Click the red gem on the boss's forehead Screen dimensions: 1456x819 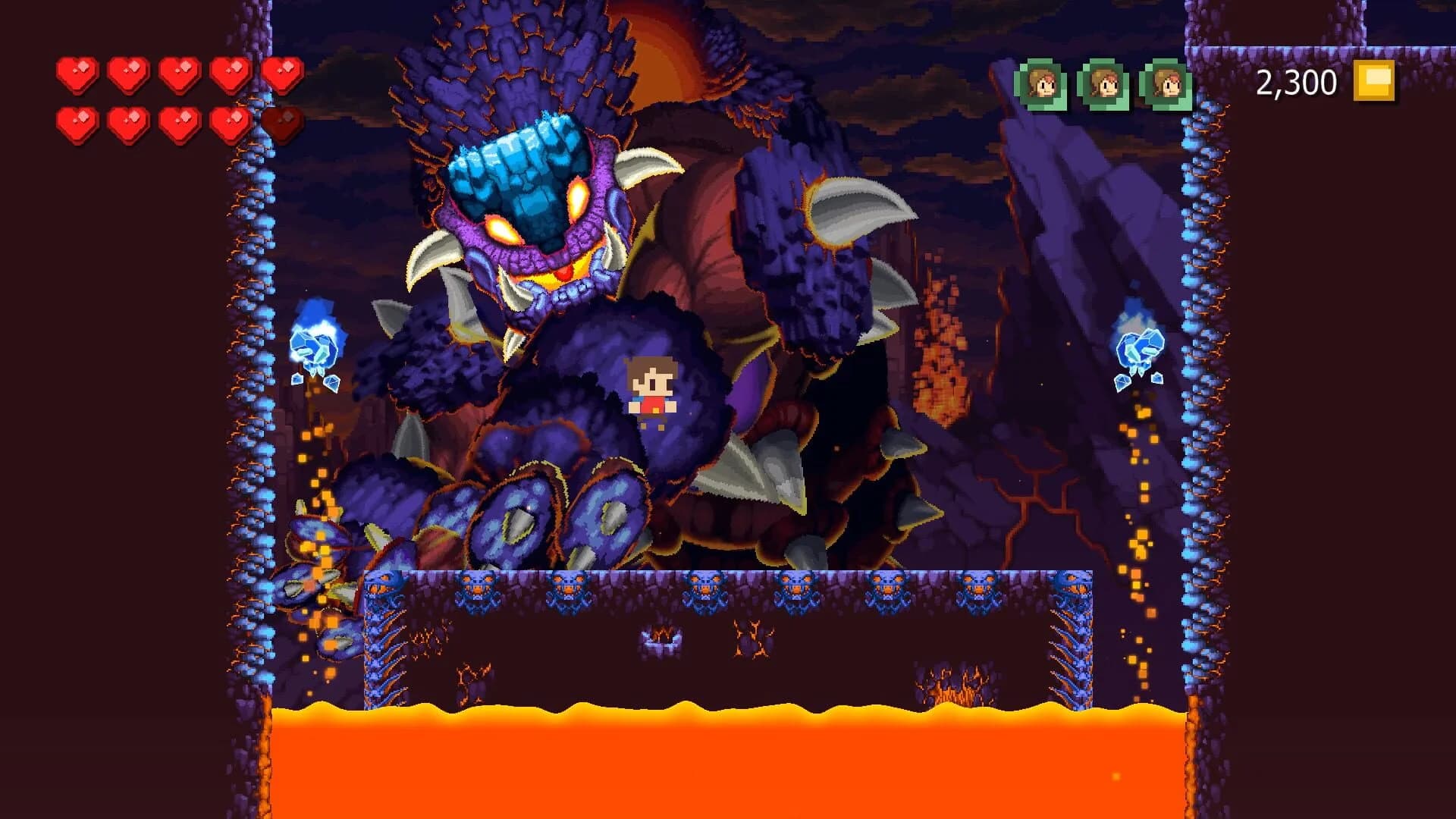point(564,275)
